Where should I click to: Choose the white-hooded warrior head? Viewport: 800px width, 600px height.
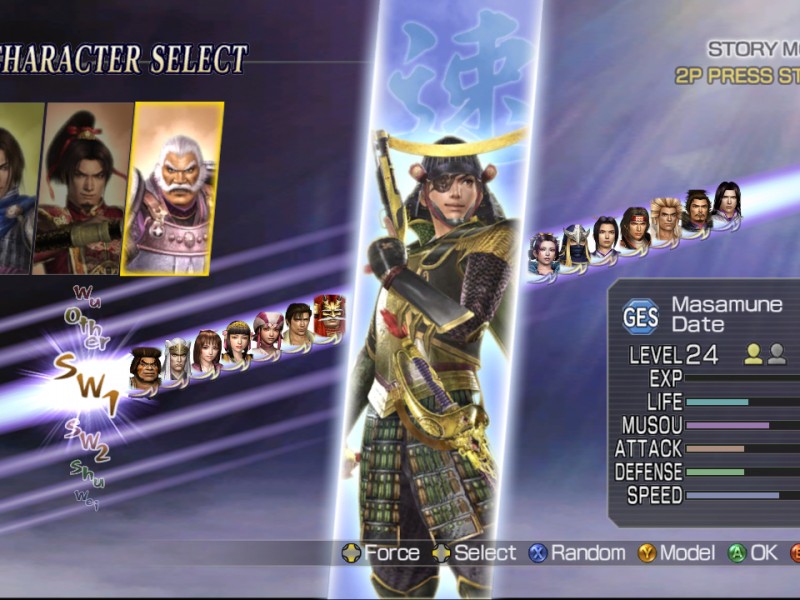point(177,358)
